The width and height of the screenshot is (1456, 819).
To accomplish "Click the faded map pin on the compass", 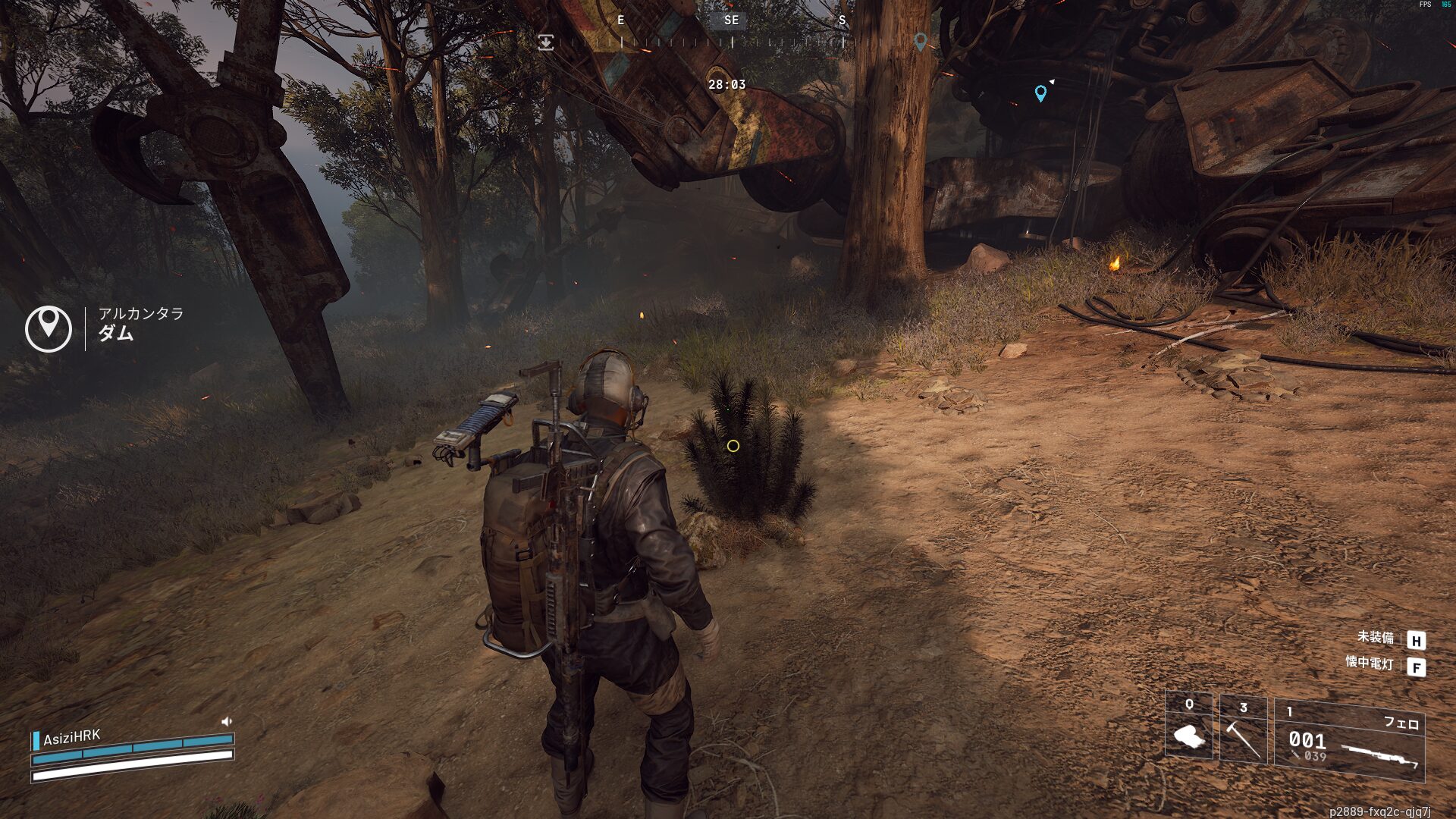I will pyautogui.click(x=920, y=41).
